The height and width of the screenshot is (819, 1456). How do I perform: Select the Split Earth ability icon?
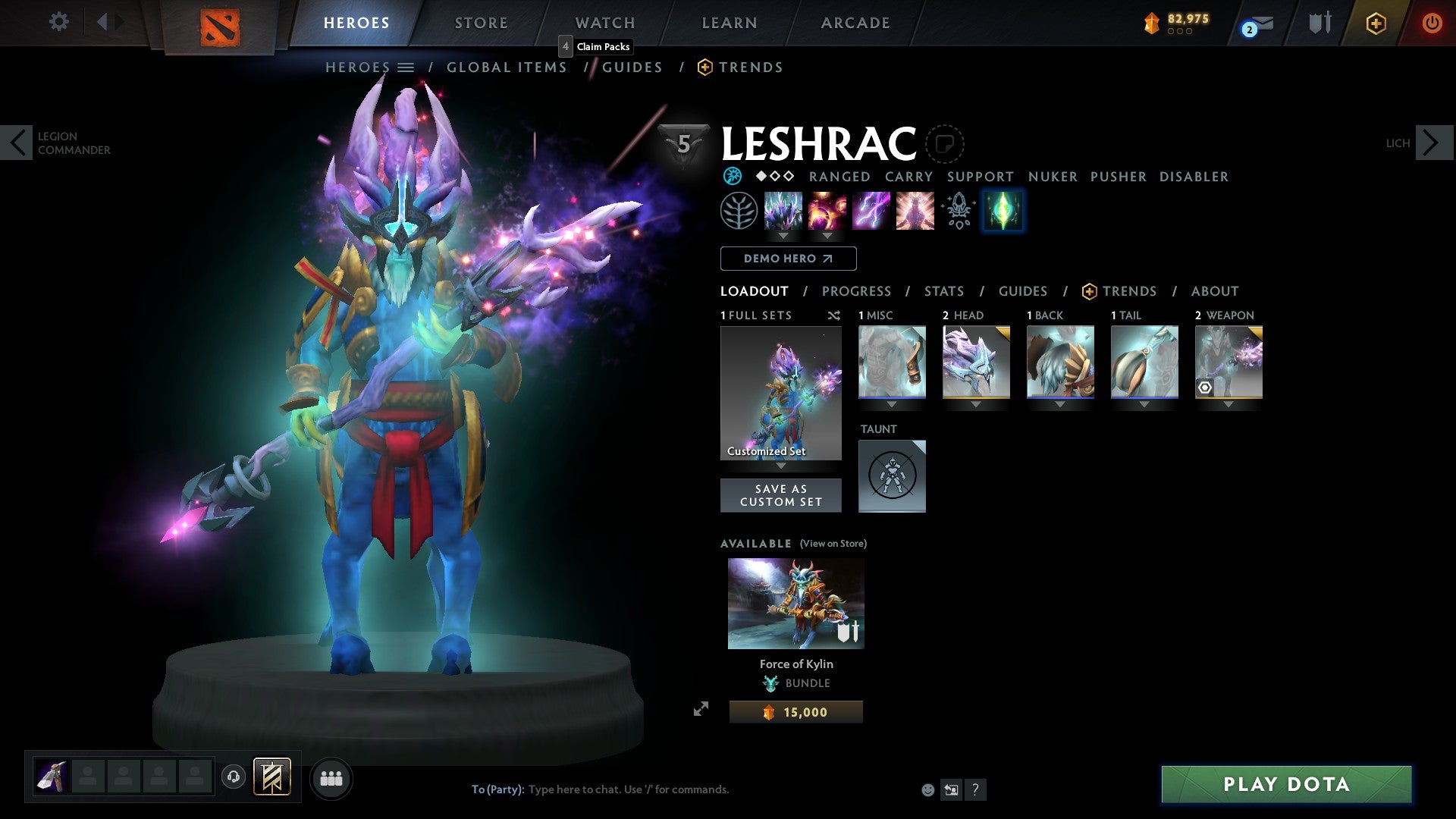[x=783, y=211]
